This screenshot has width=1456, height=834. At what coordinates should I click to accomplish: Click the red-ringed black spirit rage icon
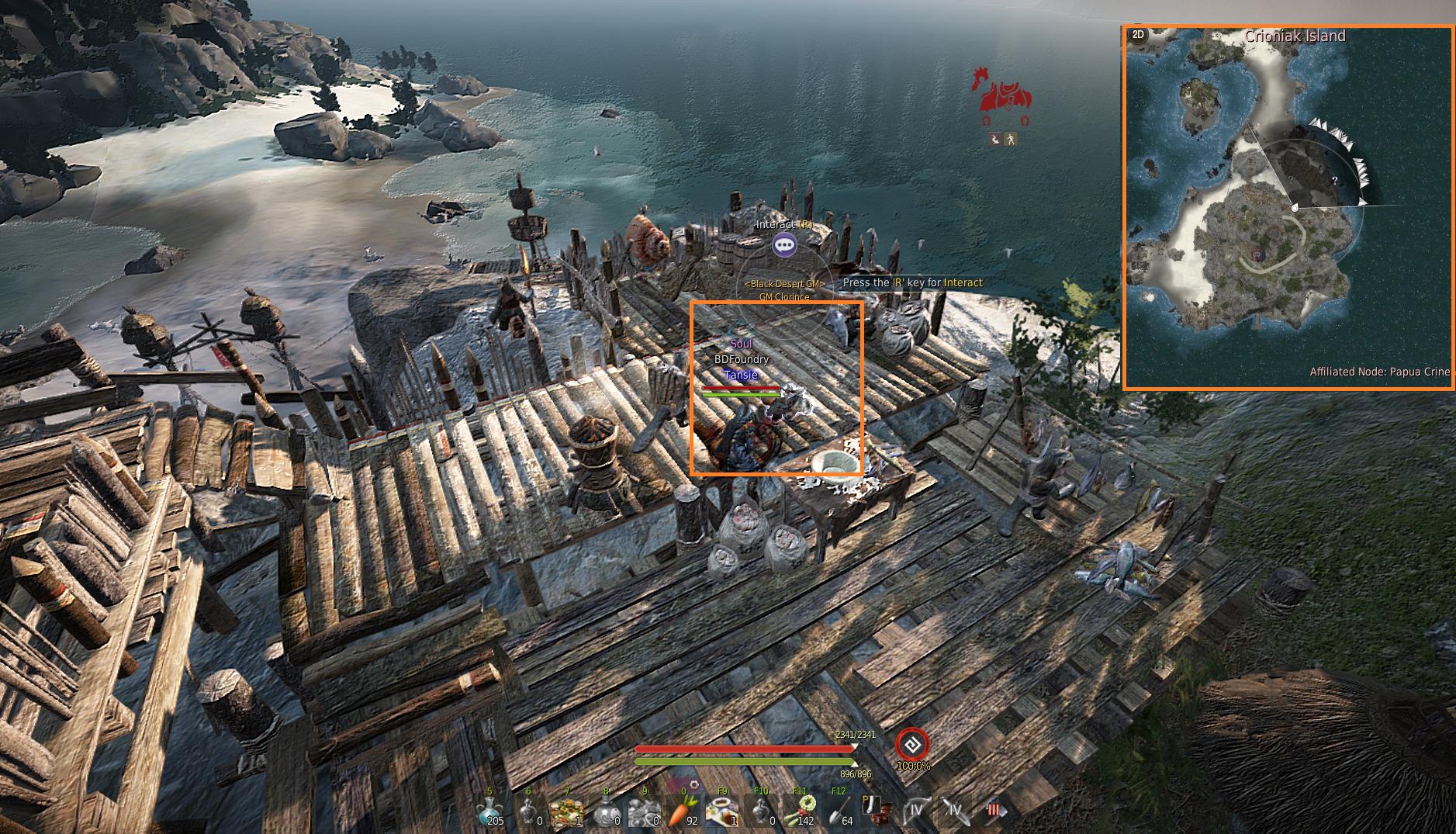pos(912,746)
